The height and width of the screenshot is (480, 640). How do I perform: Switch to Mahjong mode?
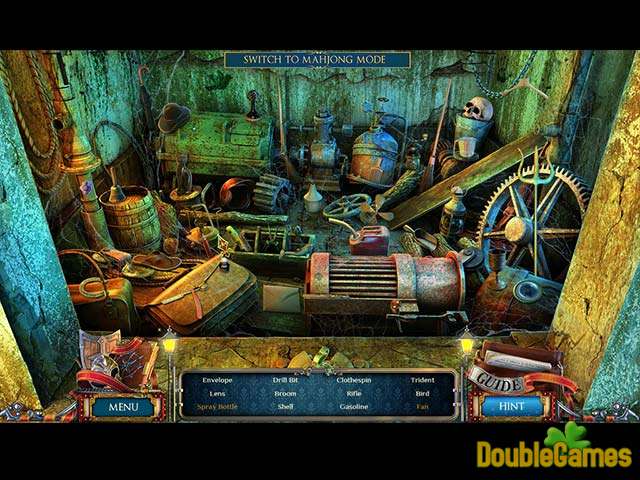317,60
